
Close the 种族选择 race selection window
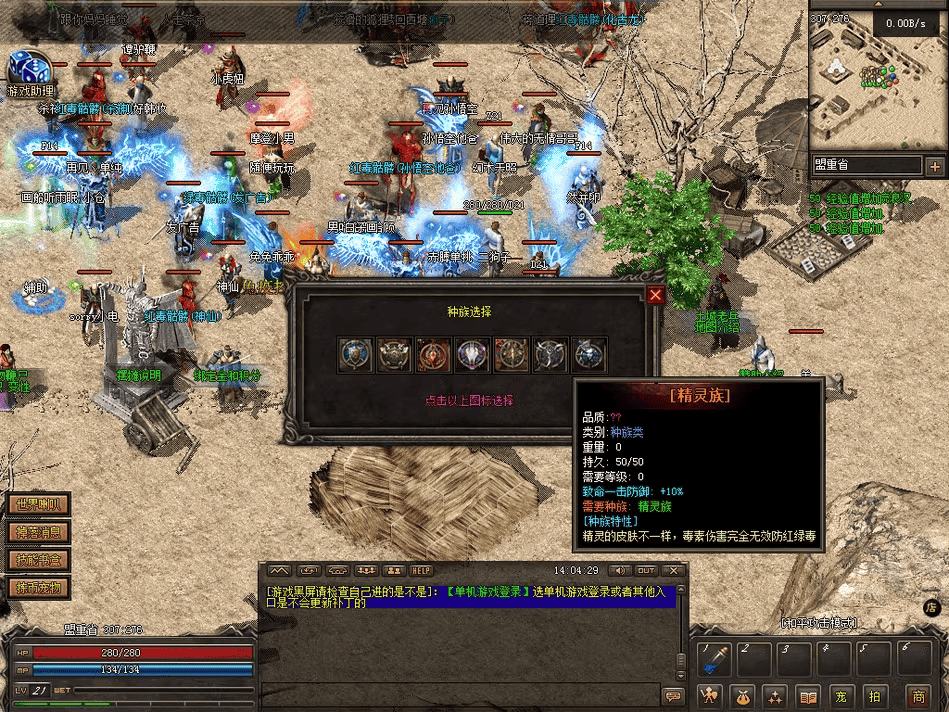tap(655, 295)
